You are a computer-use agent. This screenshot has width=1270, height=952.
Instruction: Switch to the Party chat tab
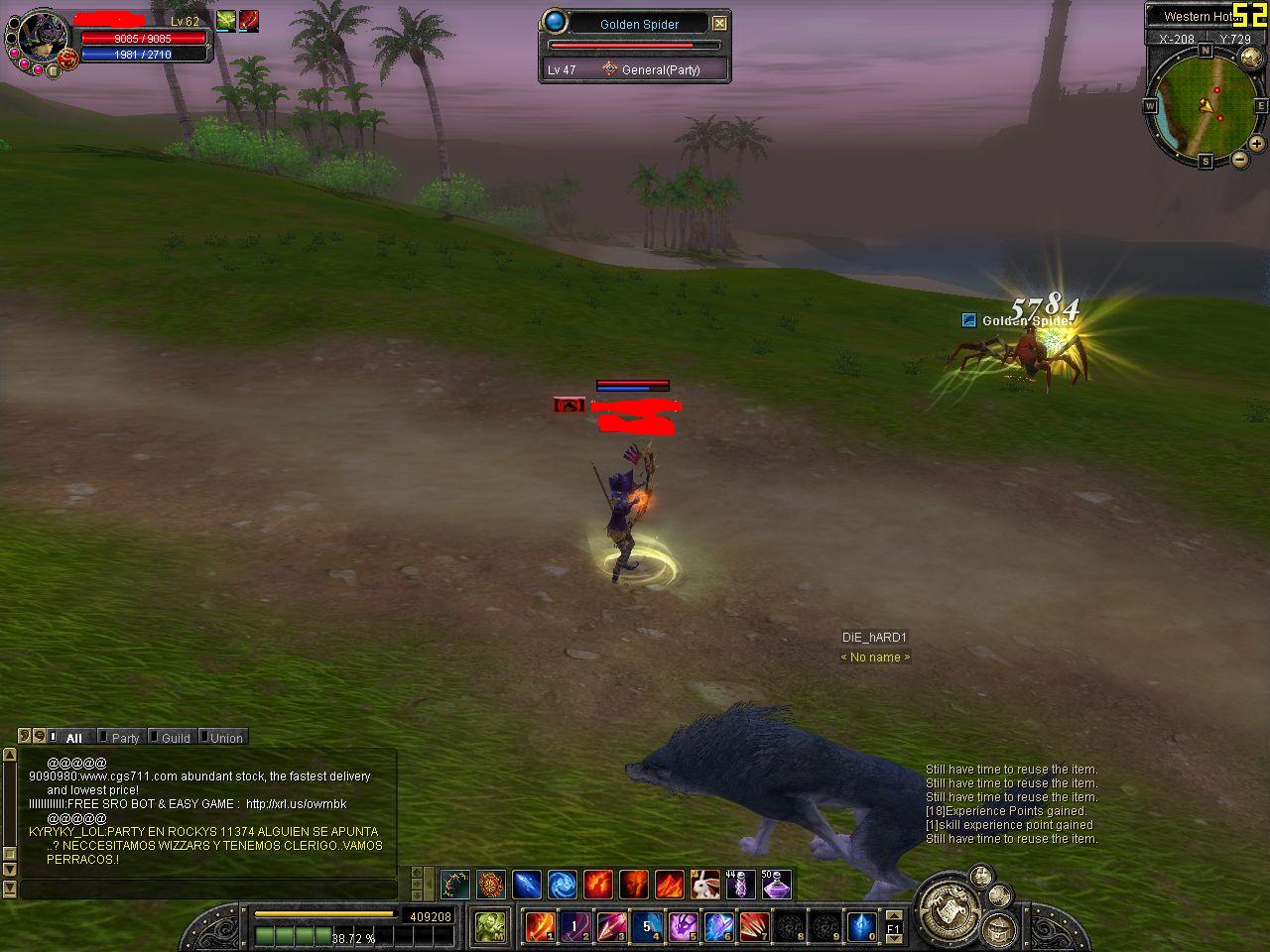pos(124,738)
